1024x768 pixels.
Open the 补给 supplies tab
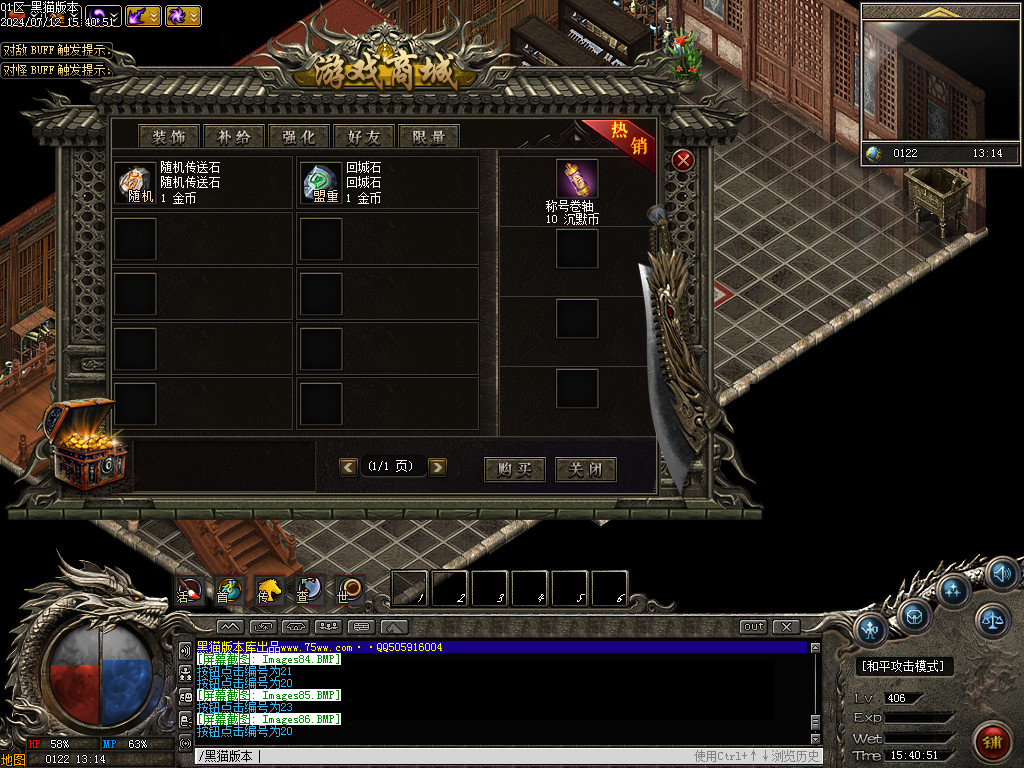click(x=234, y=137)
